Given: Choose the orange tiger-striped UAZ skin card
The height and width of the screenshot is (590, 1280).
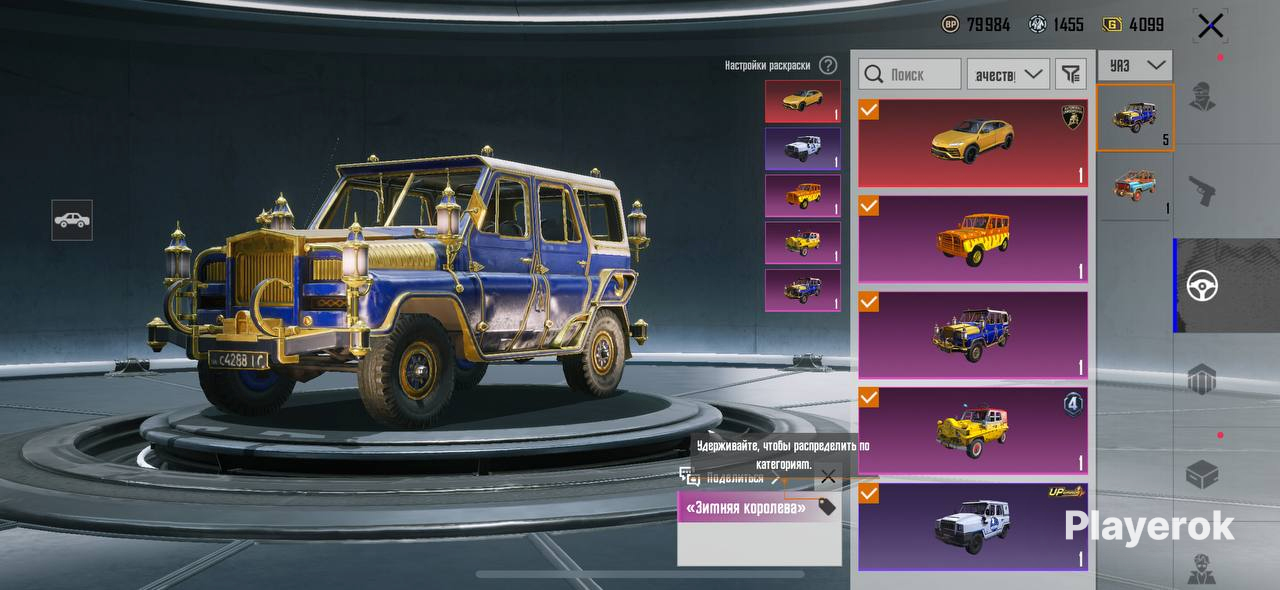Looking at the screenshot, I should point(972,239).
